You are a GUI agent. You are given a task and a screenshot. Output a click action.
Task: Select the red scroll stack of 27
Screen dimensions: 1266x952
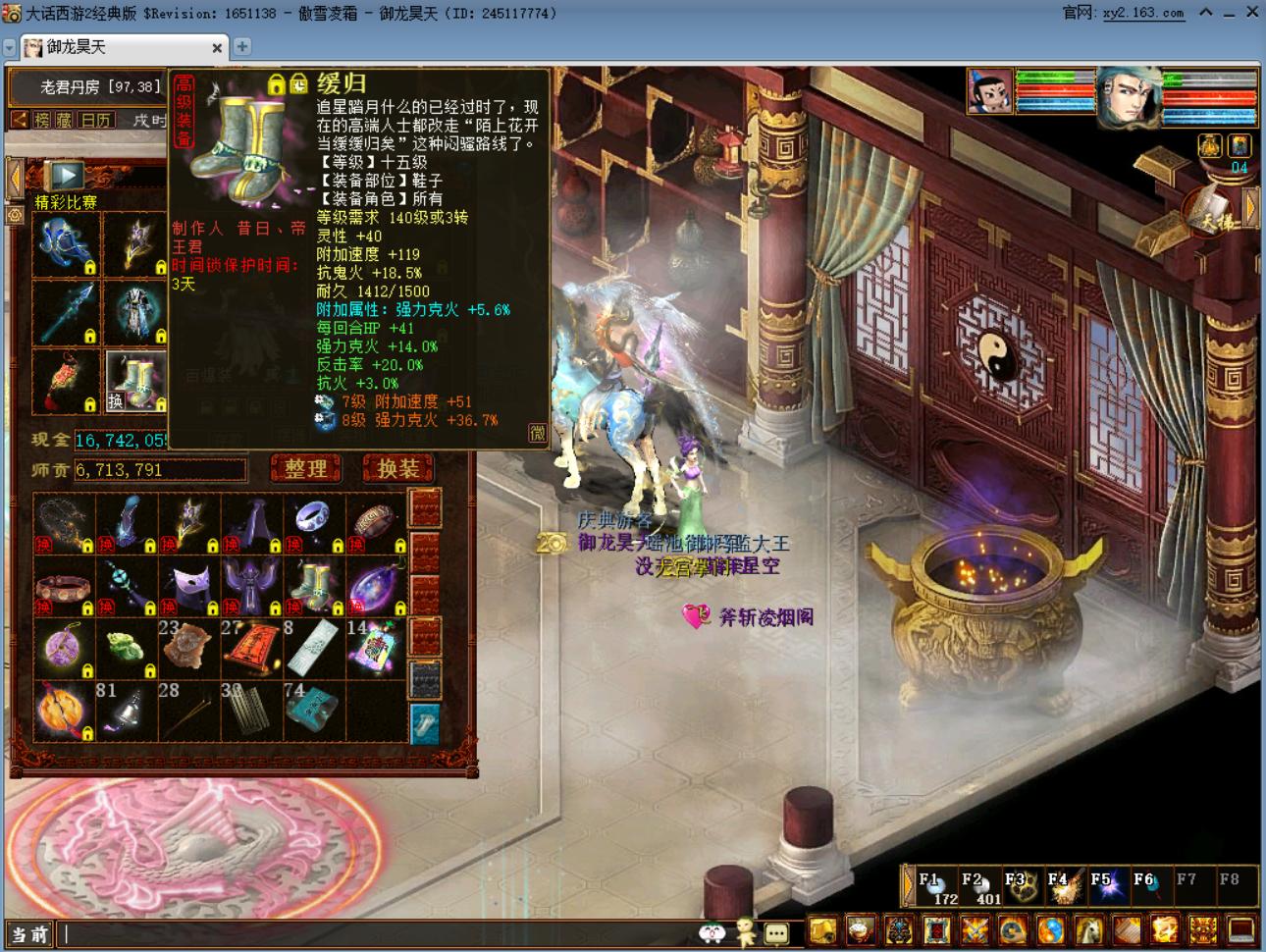tap(253, 649)
